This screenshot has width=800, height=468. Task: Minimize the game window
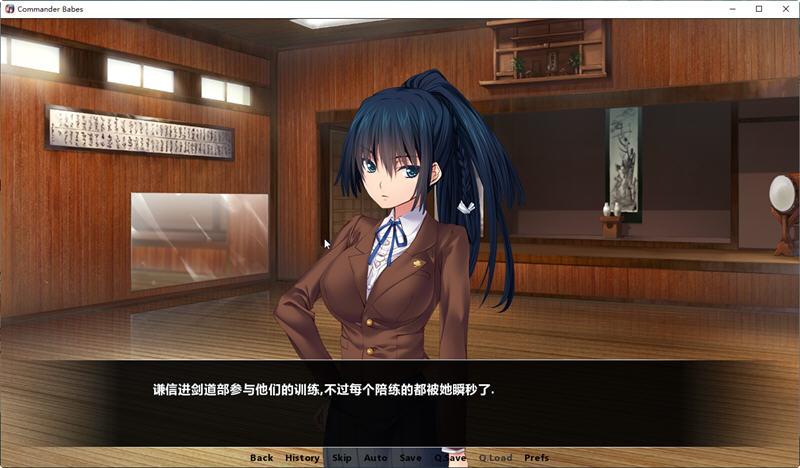732,9
